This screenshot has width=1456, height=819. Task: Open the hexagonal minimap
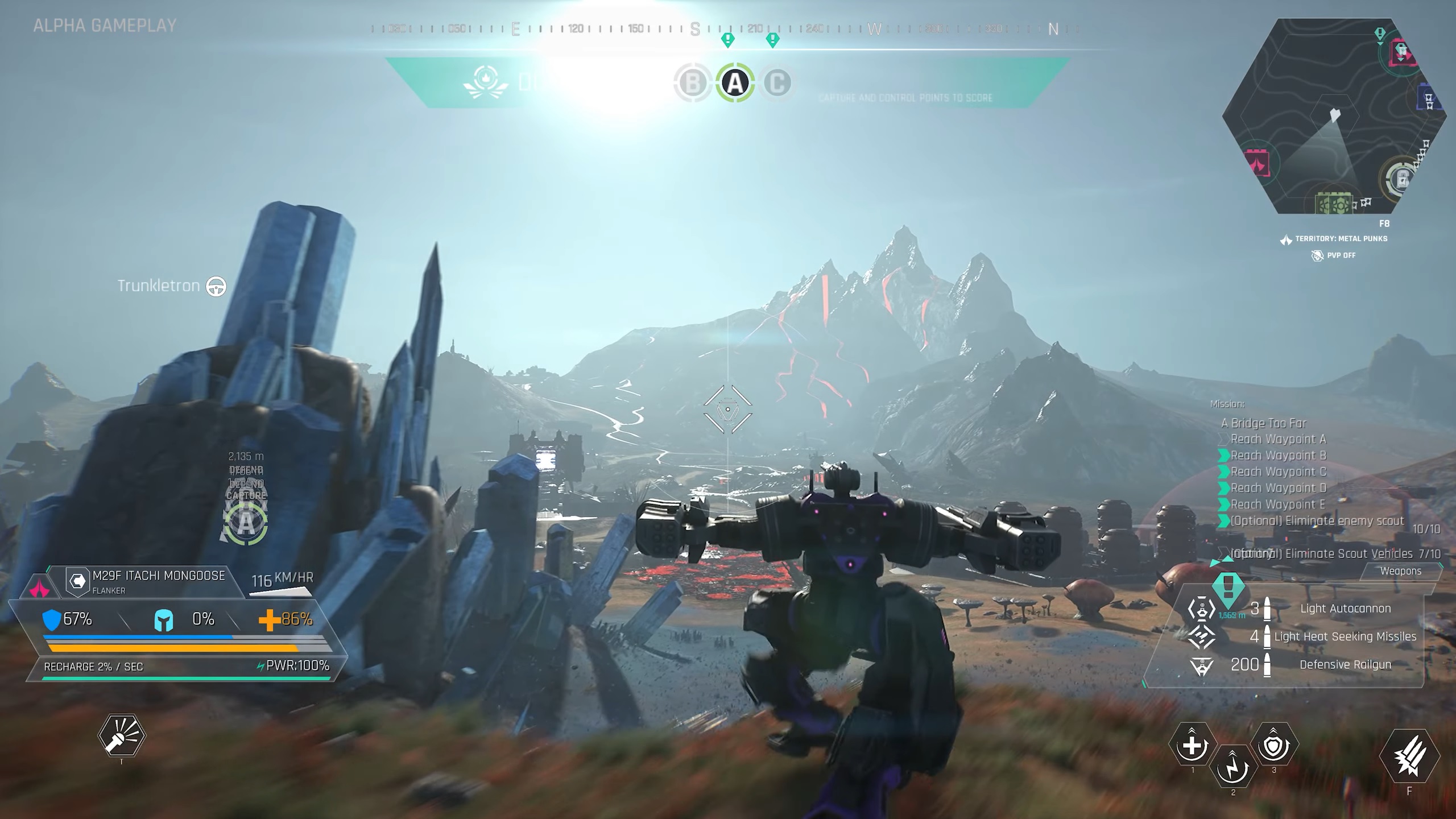(x=1334, y=117)
